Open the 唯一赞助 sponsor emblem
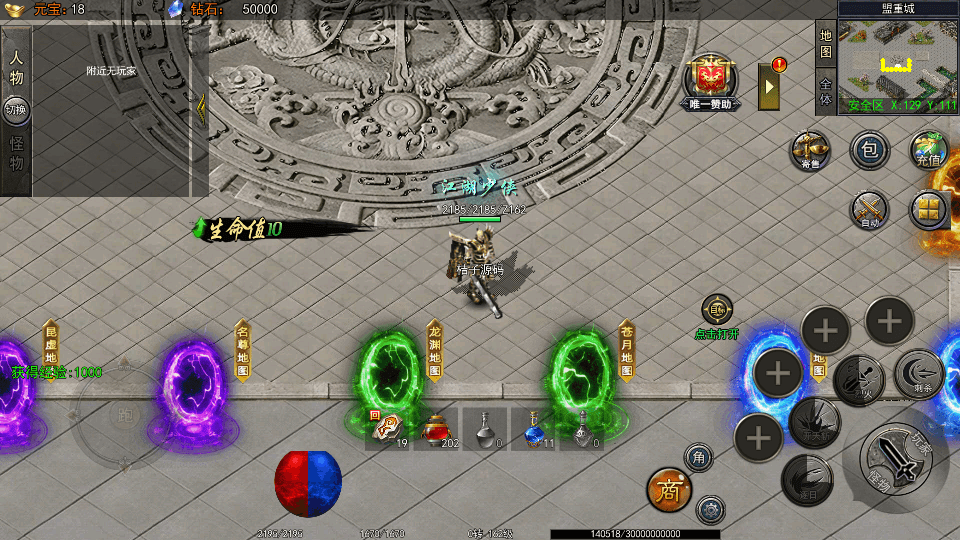Viewport: 960px width, 540px height. pos(711,78)
